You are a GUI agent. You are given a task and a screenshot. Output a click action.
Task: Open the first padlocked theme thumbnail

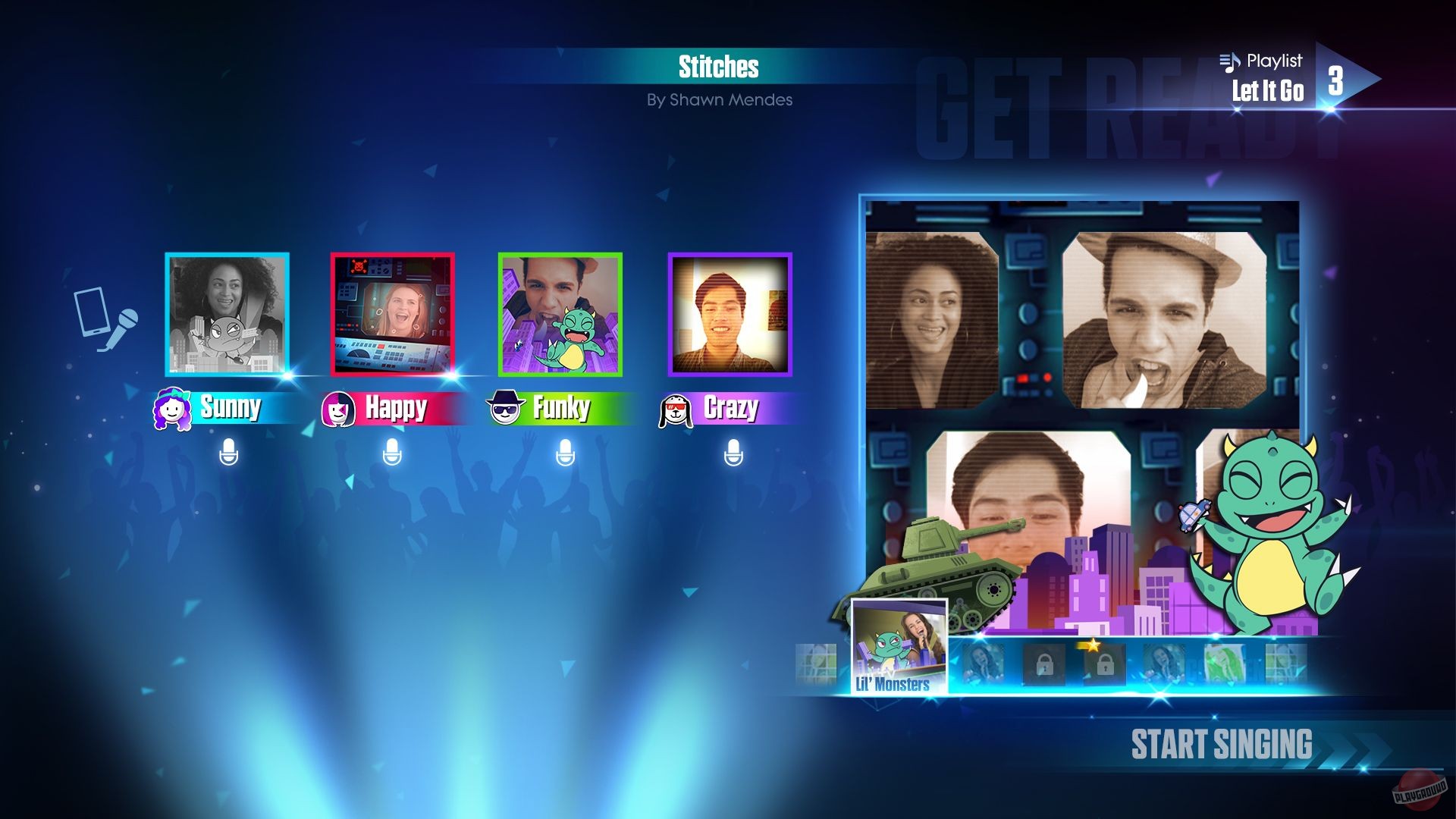pyautogui.click(x=1045, y=666)
